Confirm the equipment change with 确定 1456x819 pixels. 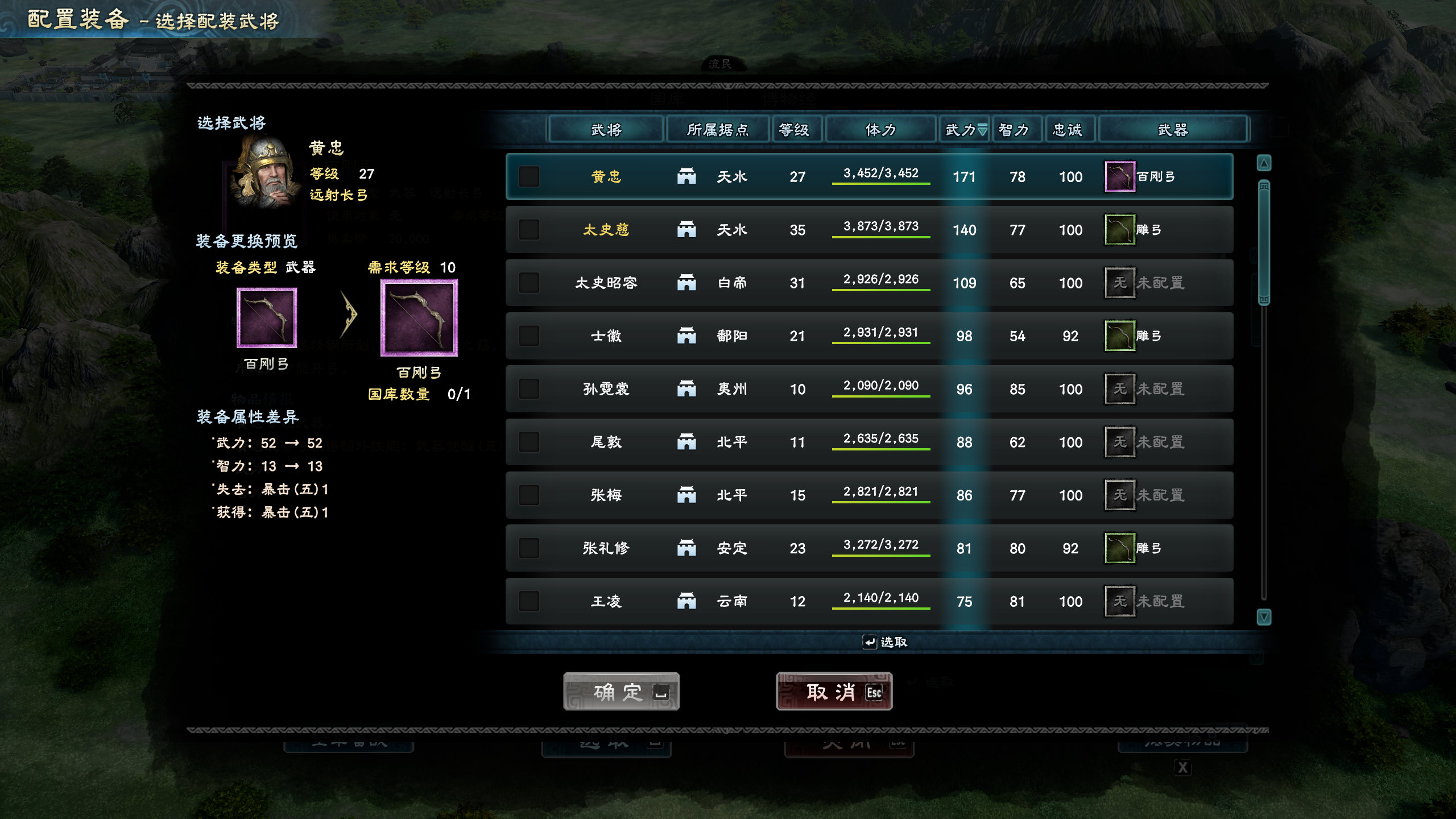click(x=621, y=692)
